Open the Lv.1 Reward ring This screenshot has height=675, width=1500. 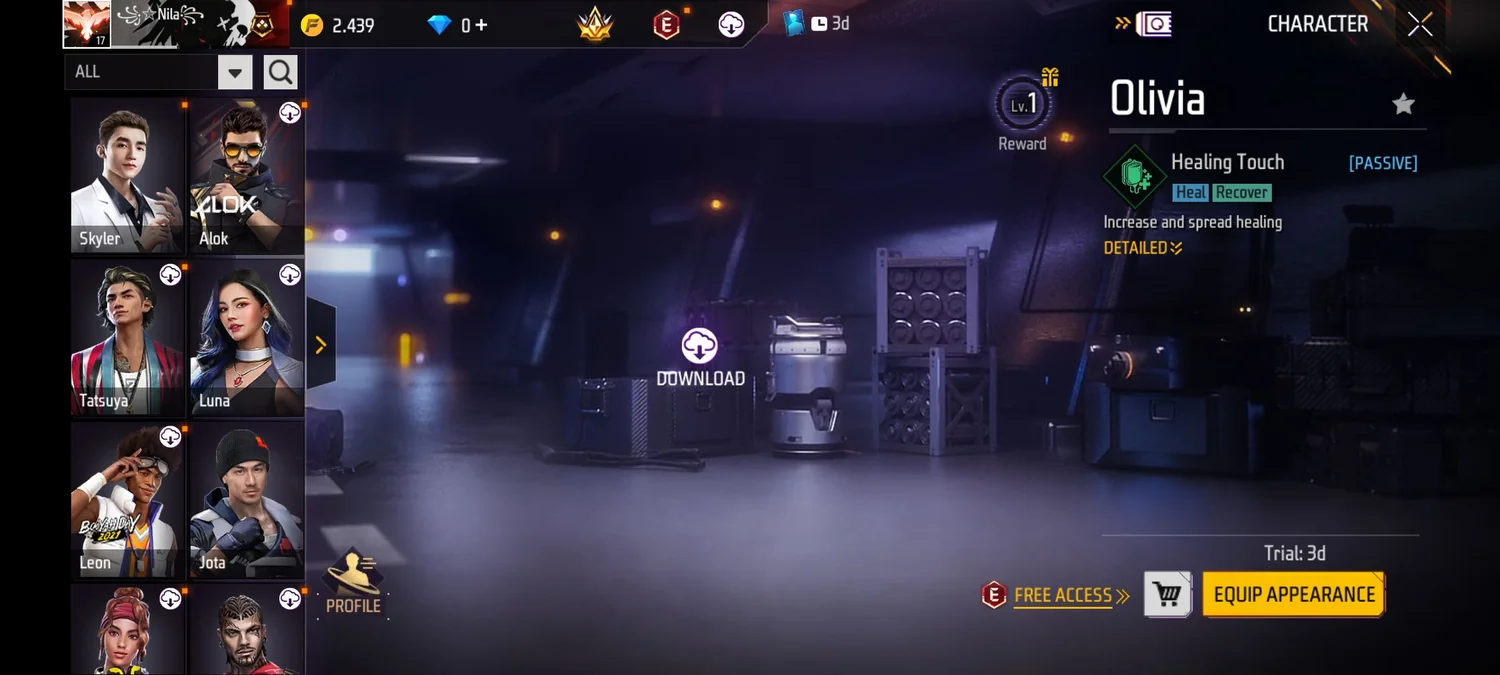point(1022,106)
